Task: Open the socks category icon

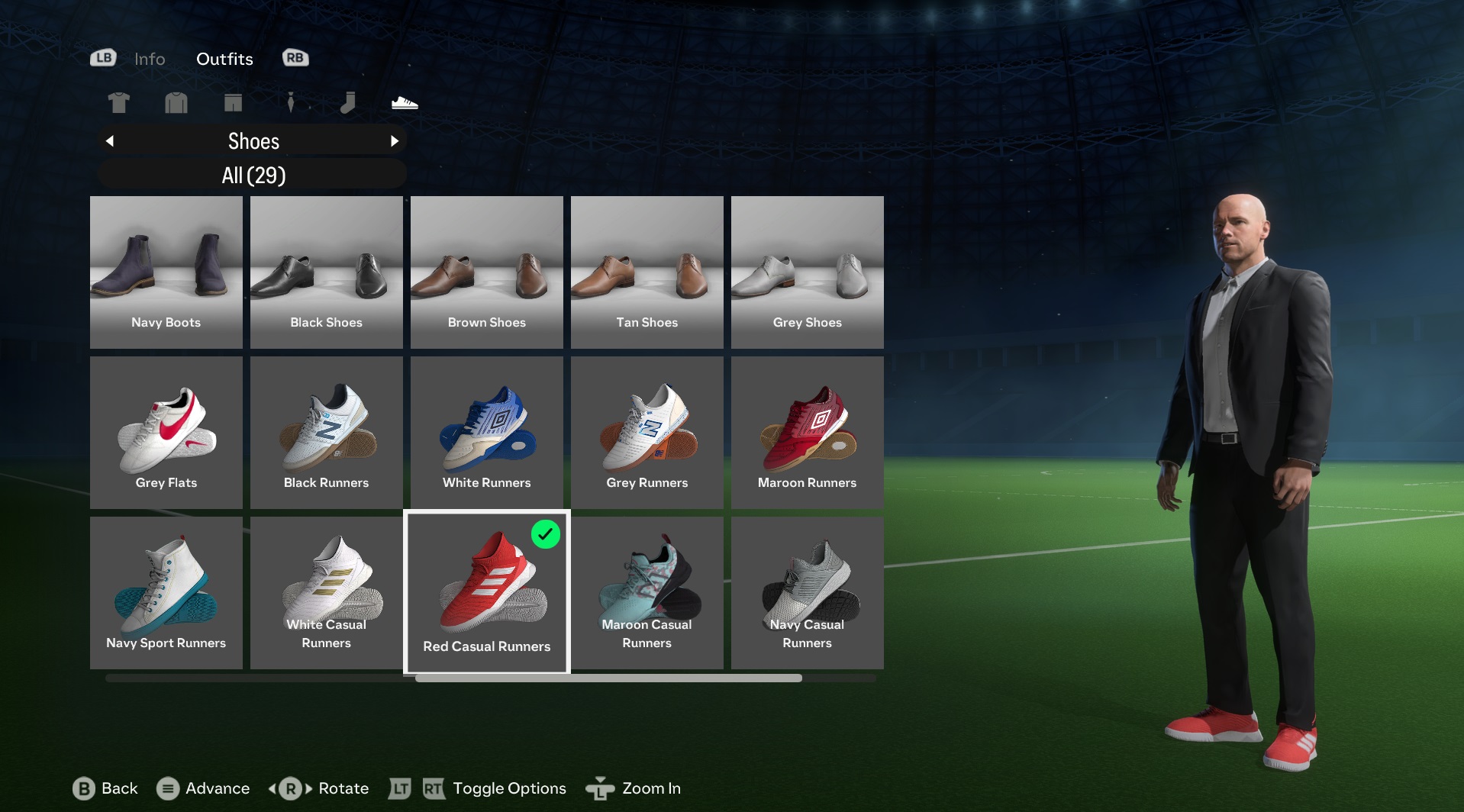Action: pyautogui.click(x=347, y=102)
